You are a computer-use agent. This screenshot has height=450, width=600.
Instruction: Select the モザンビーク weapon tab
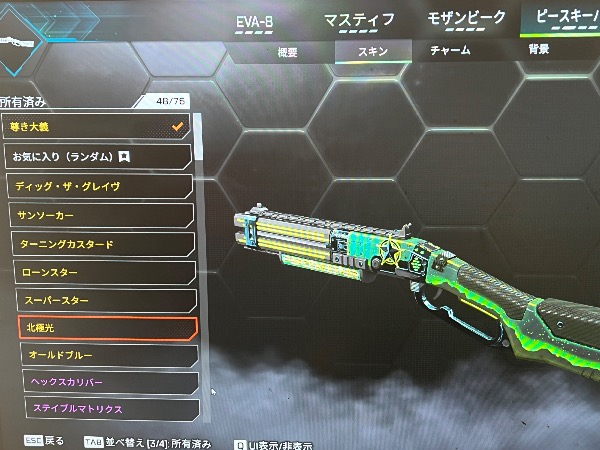point(467,19)
